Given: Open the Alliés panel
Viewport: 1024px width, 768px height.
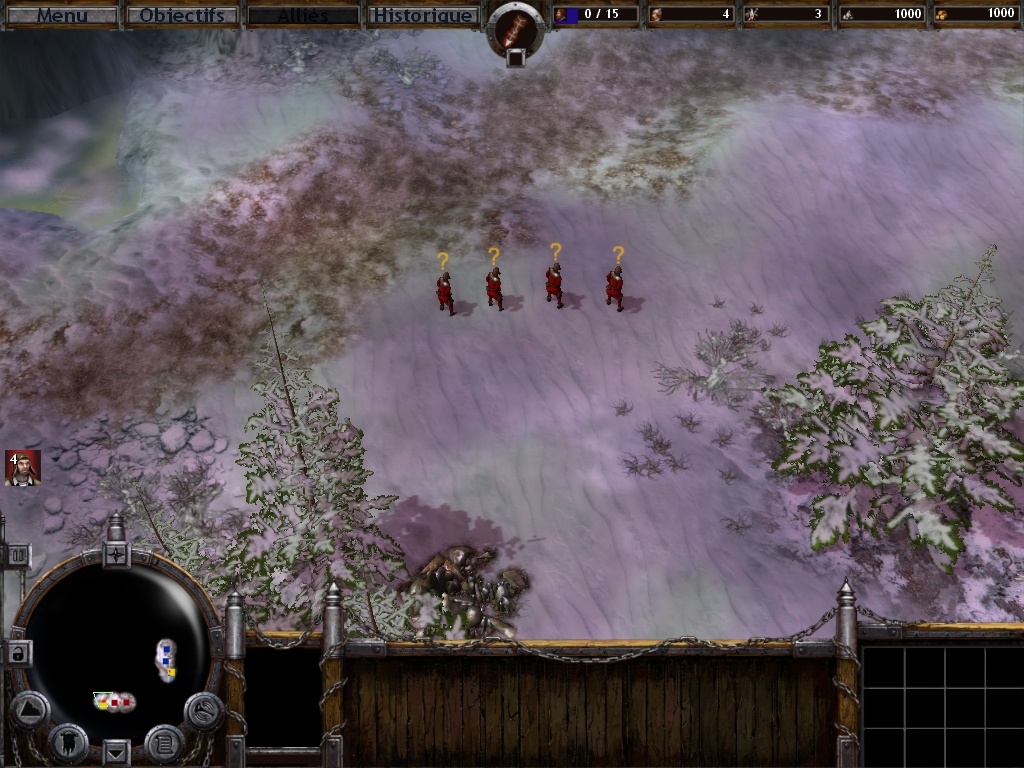Looking at the screenshot, I should [303, 15].
